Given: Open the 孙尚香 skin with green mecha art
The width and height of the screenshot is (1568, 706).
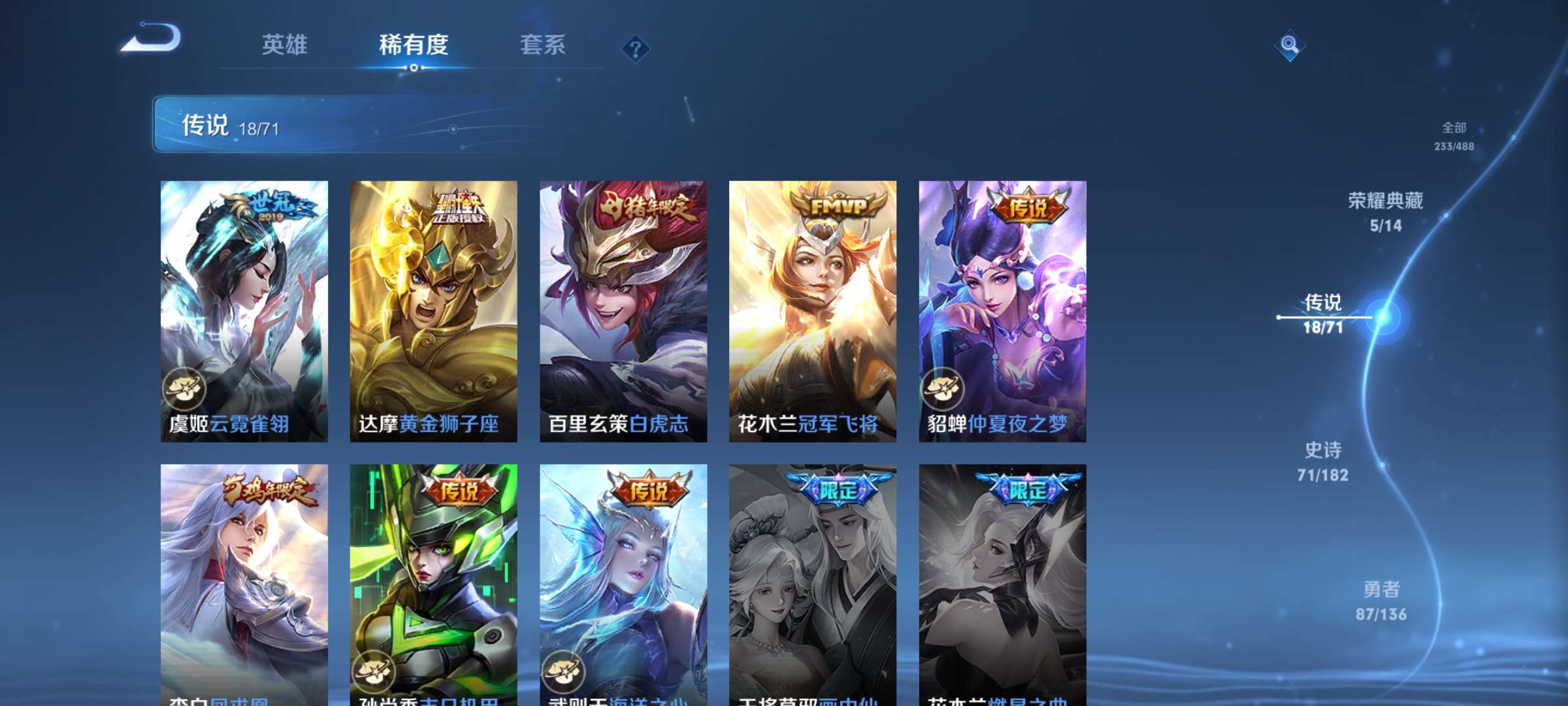Looking at the screenshot, I should (433, 575).
